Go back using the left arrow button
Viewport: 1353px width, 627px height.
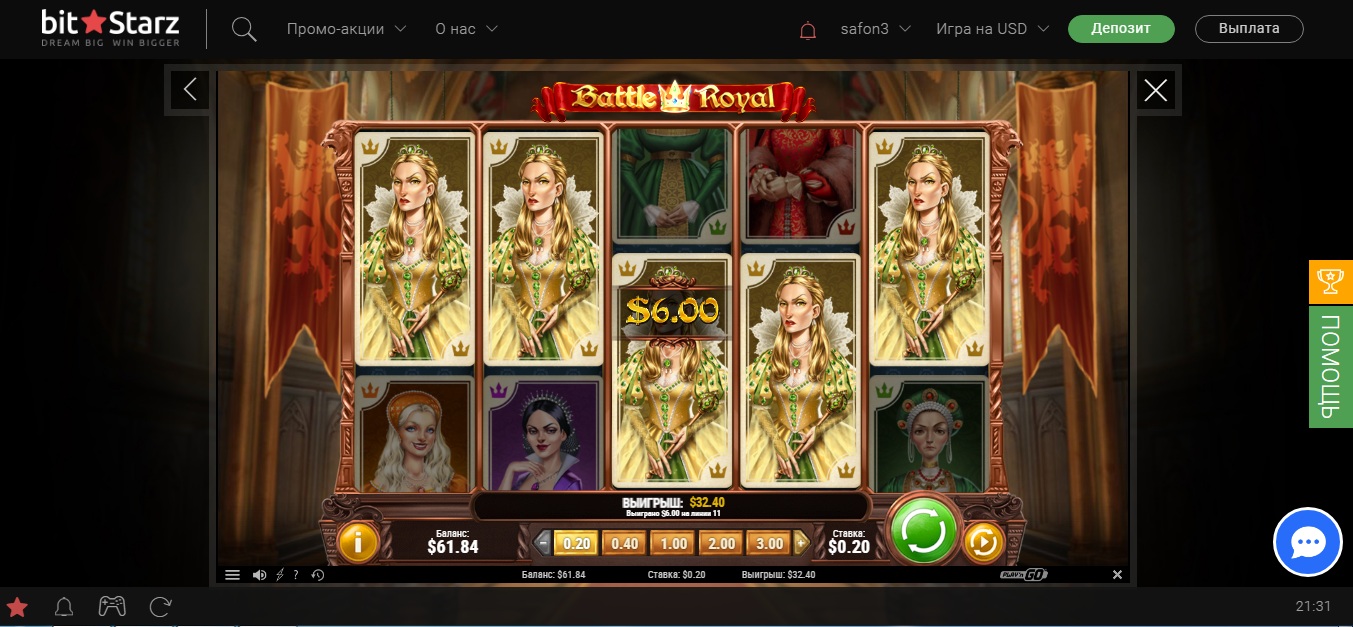(x=190, y=90)
